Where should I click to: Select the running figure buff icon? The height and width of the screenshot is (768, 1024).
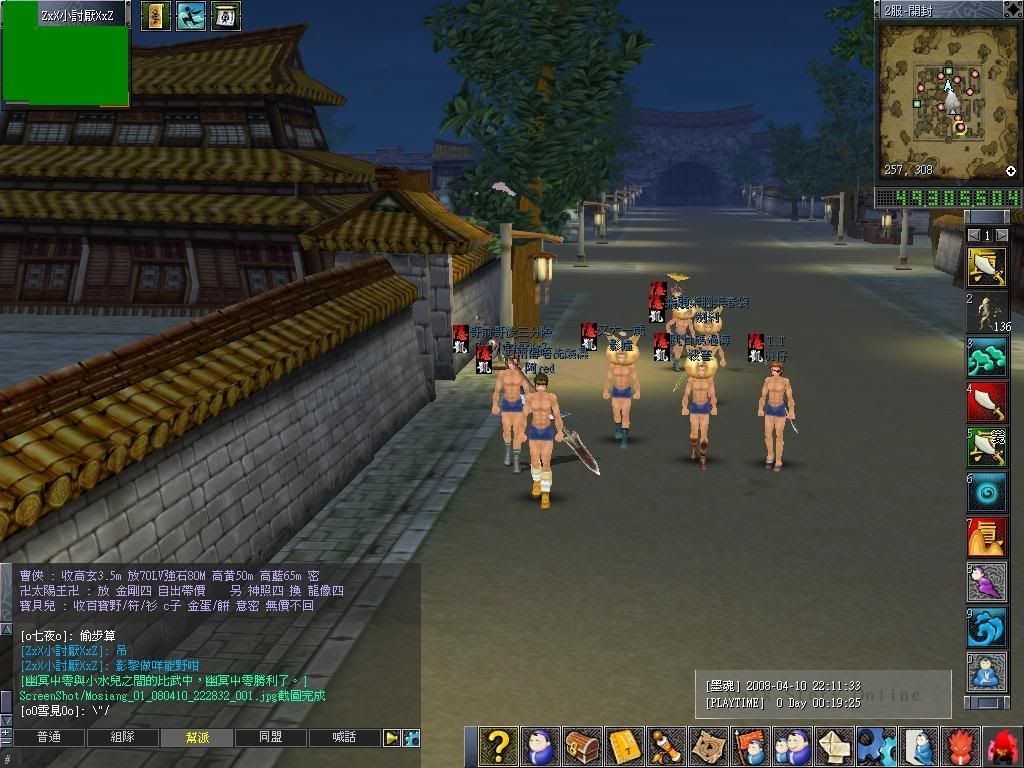click(191, 16)
